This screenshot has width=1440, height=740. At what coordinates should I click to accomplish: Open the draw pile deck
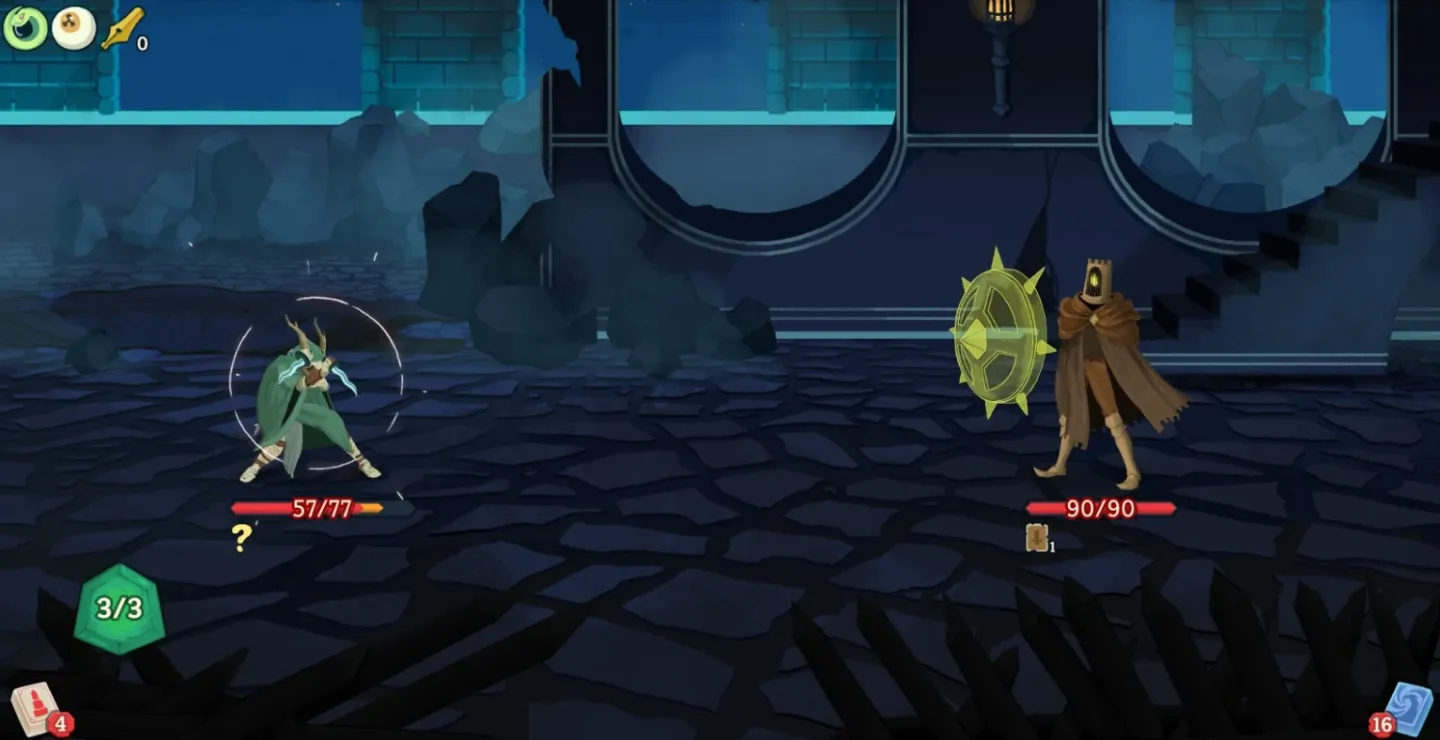(x=36, y=708)
